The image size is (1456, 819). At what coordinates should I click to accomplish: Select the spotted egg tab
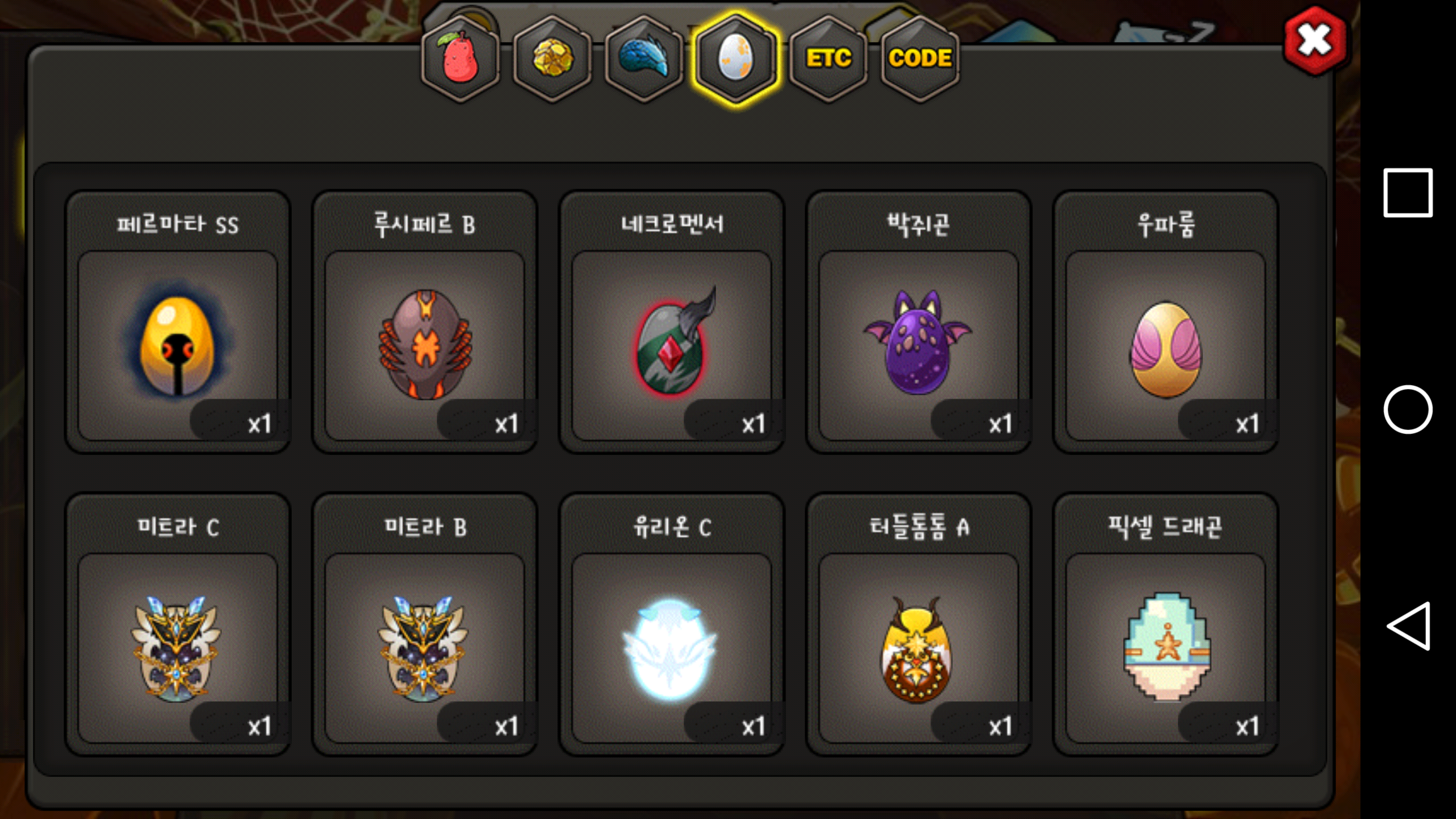tap(736, 59)
